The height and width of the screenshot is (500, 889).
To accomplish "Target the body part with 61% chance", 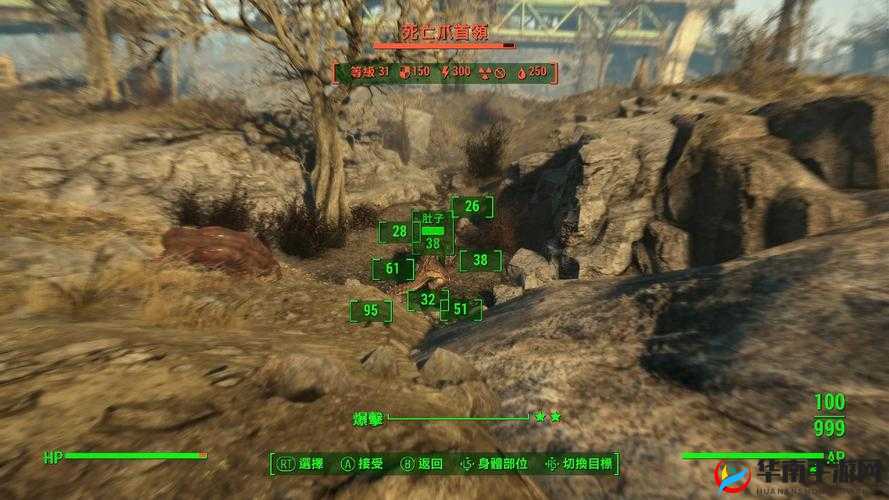I will (x=392, y=269).
